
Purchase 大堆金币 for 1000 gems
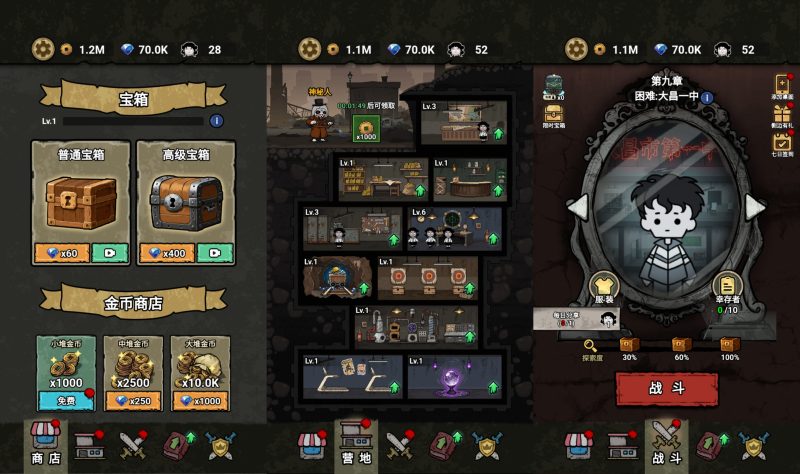[x=200, y=400]
